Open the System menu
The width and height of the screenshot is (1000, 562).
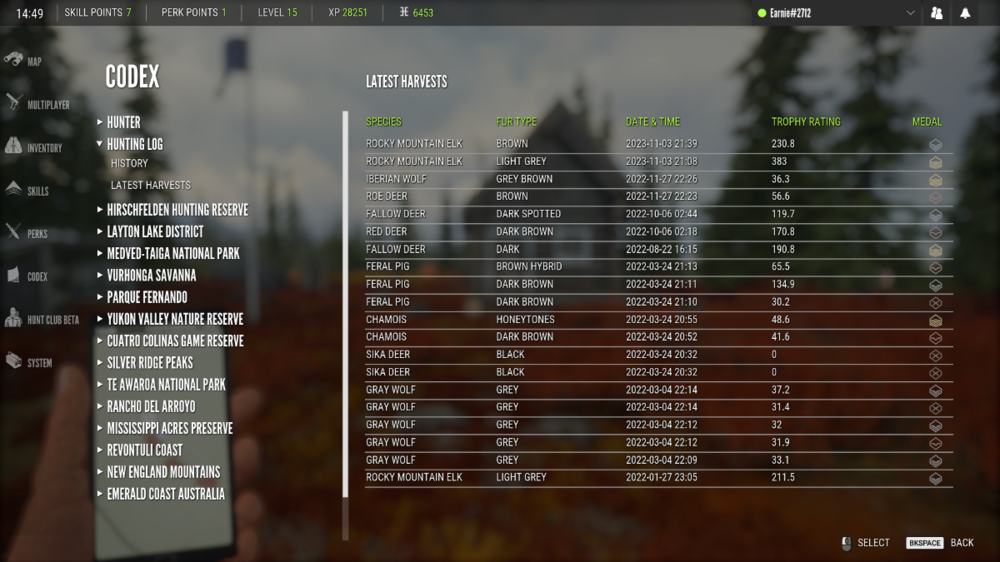tap(29, 362)
